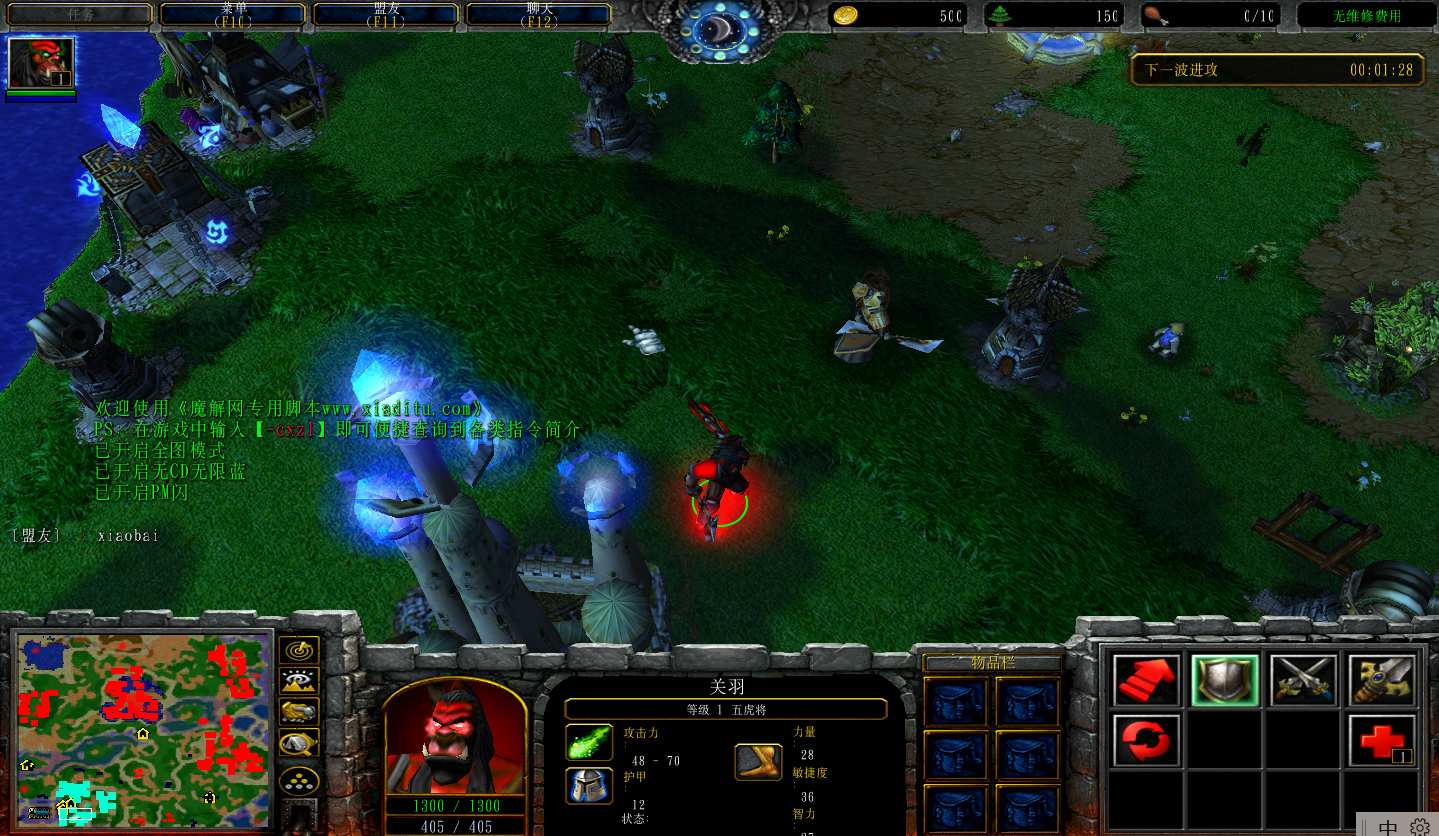Select the single sword command icon
Image resolution: width=1439 pixels, height=836 pixels.
coord(1382,680)
